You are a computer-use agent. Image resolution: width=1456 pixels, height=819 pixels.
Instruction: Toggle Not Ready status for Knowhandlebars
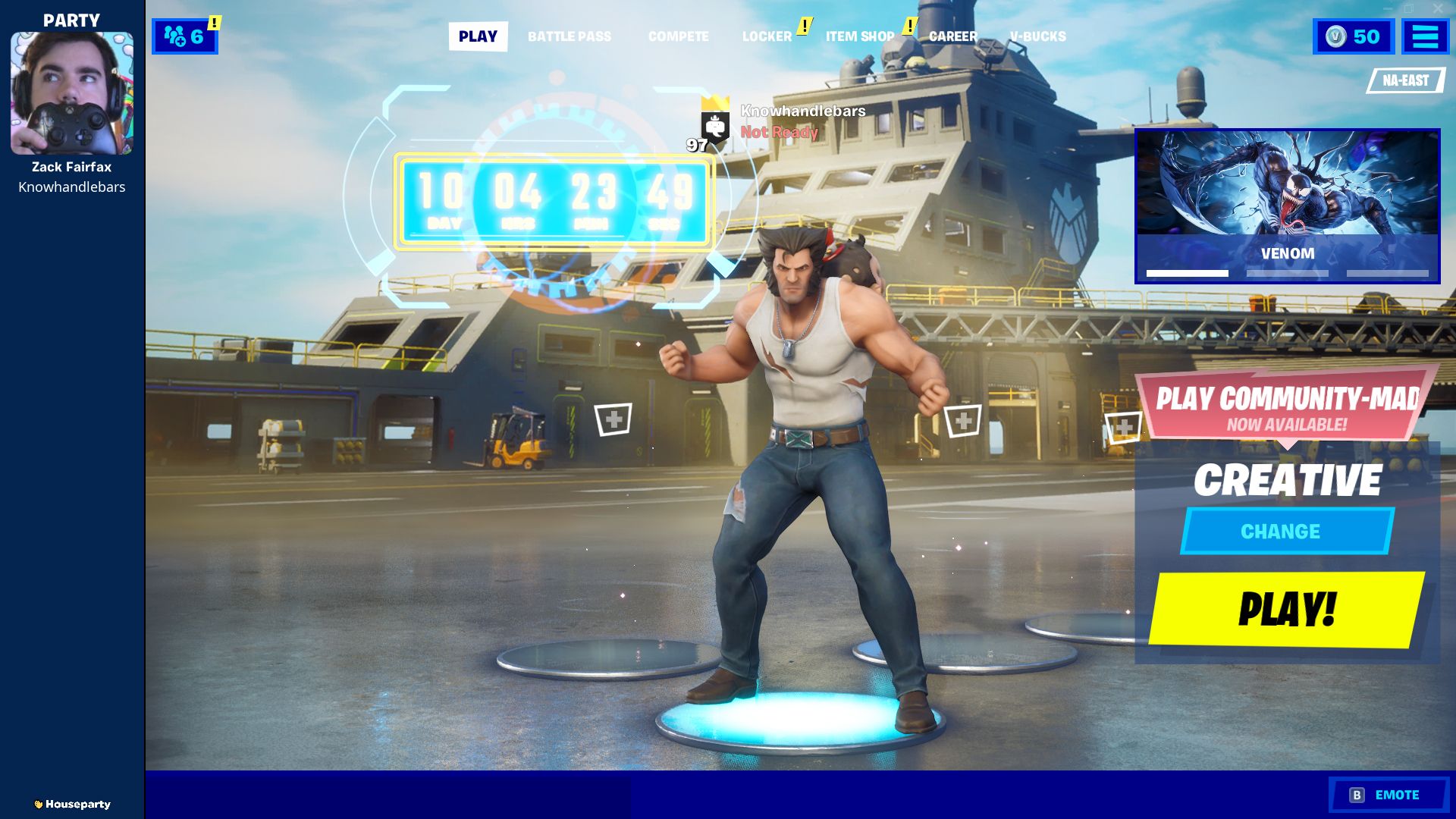click(778, 132)
